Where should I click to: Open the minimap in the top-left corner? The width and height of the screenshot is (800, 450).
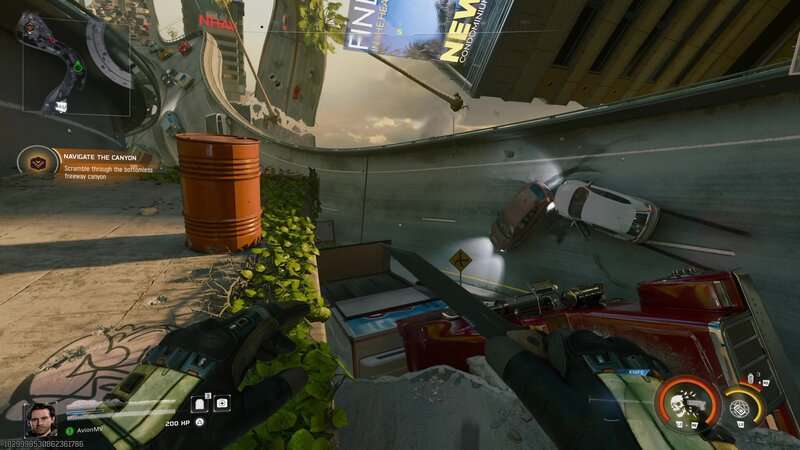75,65
